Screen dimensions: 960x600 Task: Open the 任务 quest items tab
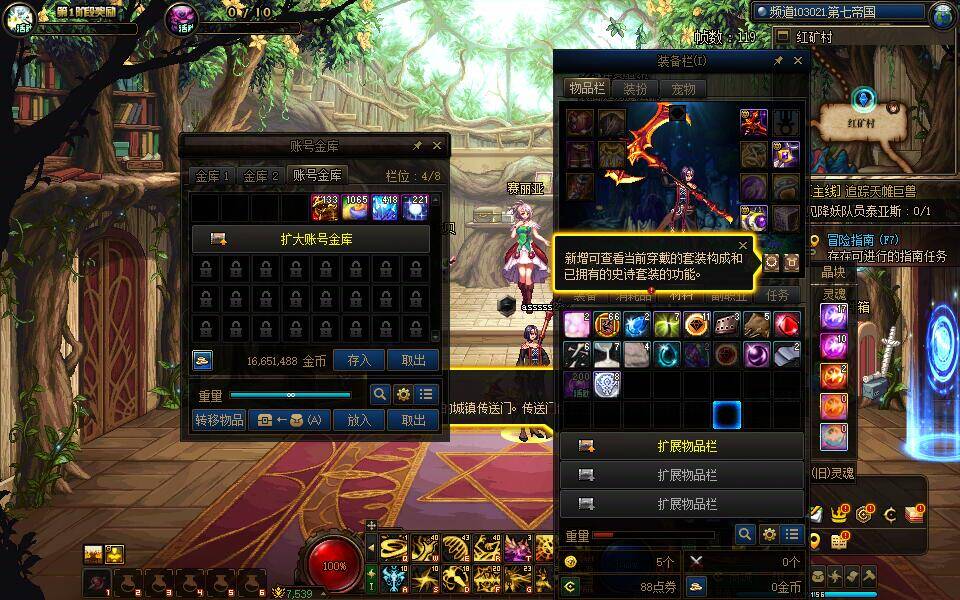coord(777,296)
